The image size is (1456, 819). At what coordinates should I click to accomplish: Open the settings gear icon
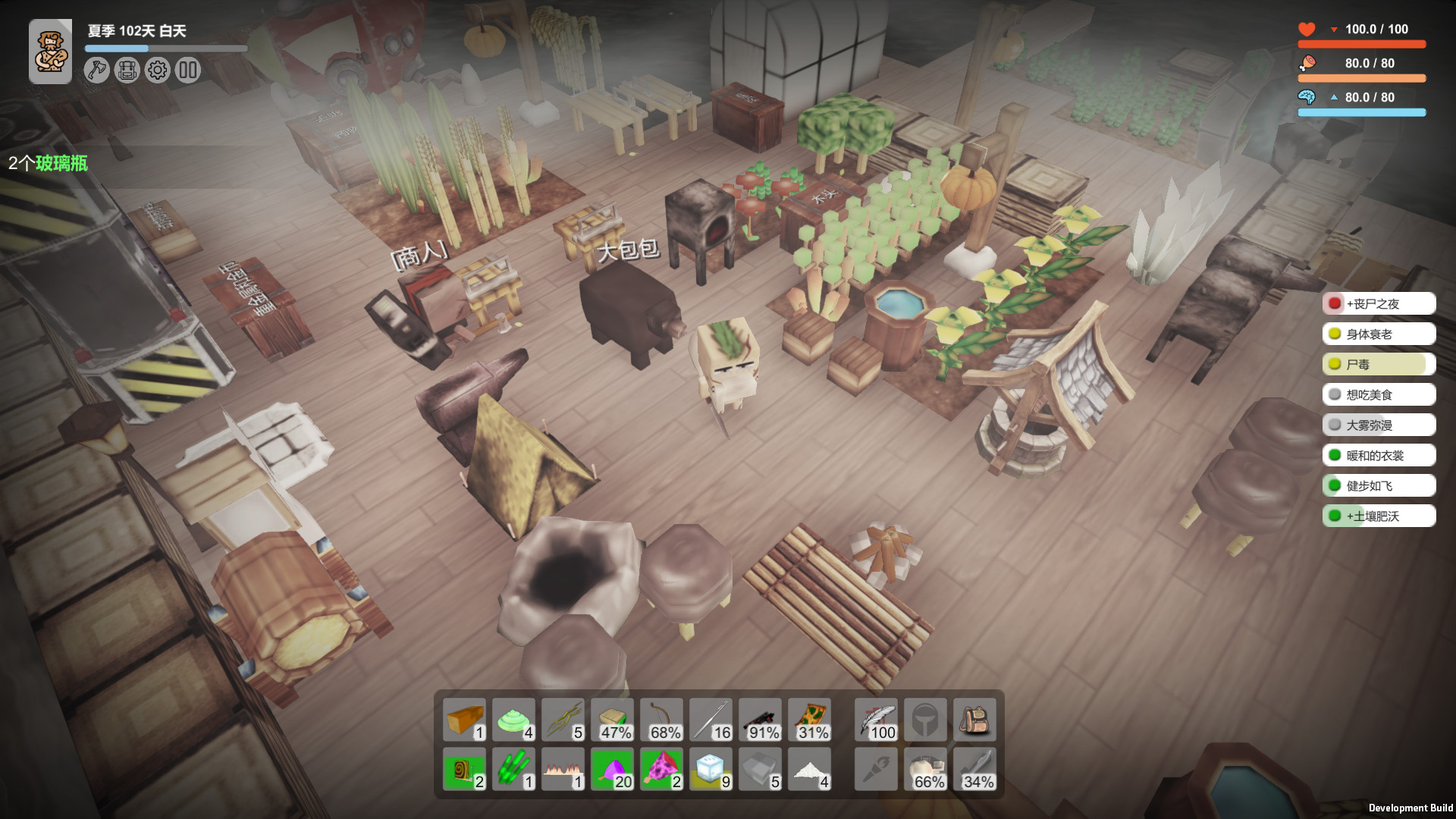pyautogui.click(x=157, y=70)
